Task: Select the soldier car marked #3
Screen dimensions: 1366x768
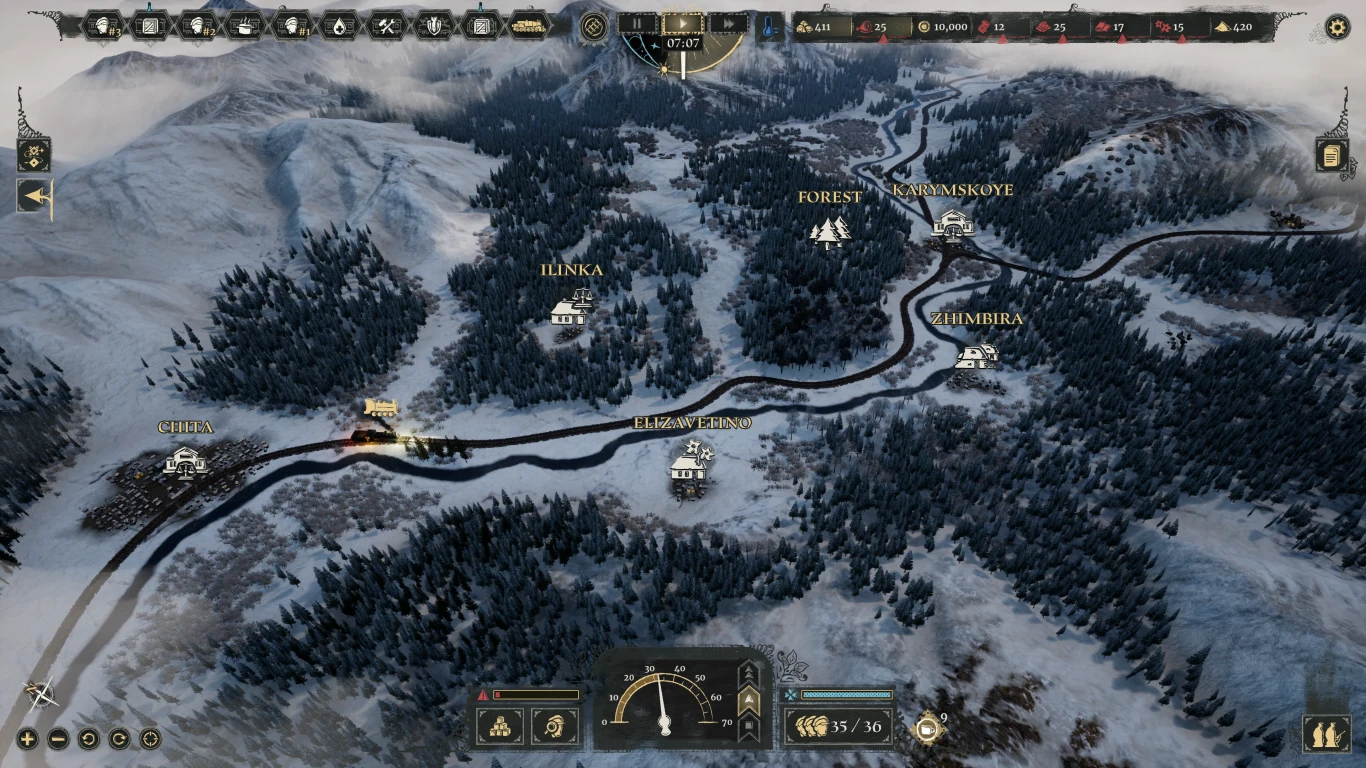Action: point(103,26)
